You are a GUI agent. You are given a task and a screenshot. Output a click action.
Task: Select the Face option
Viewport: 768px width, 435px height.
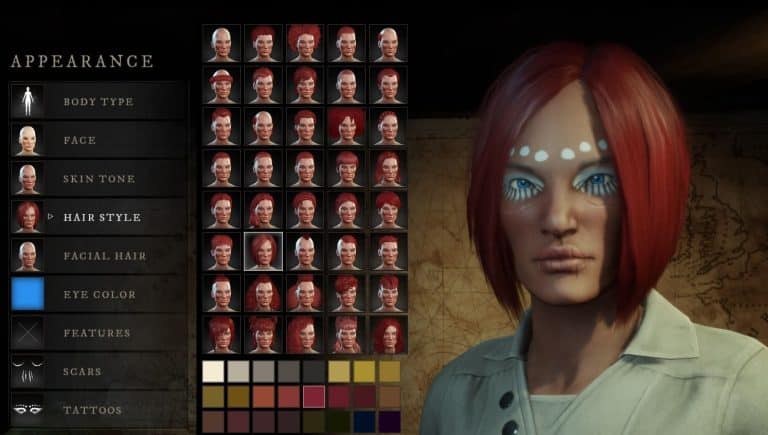pos(79,140)
